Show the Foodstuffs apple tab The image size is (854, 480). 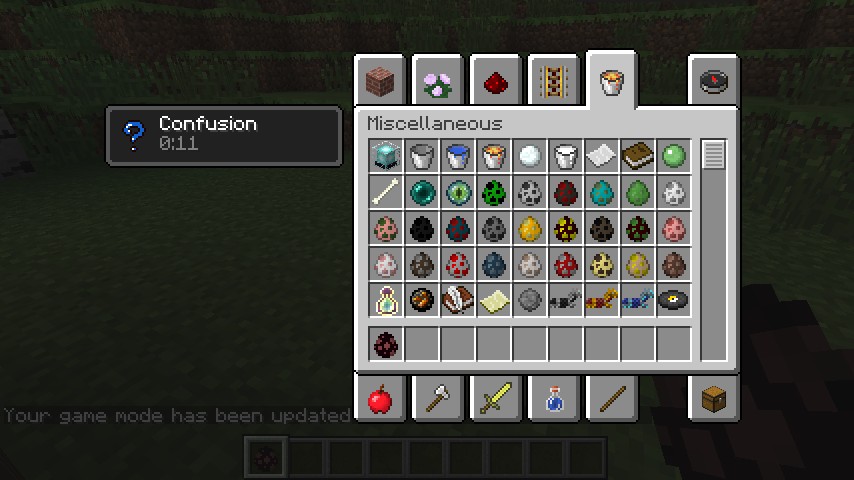tap(380, 400)
